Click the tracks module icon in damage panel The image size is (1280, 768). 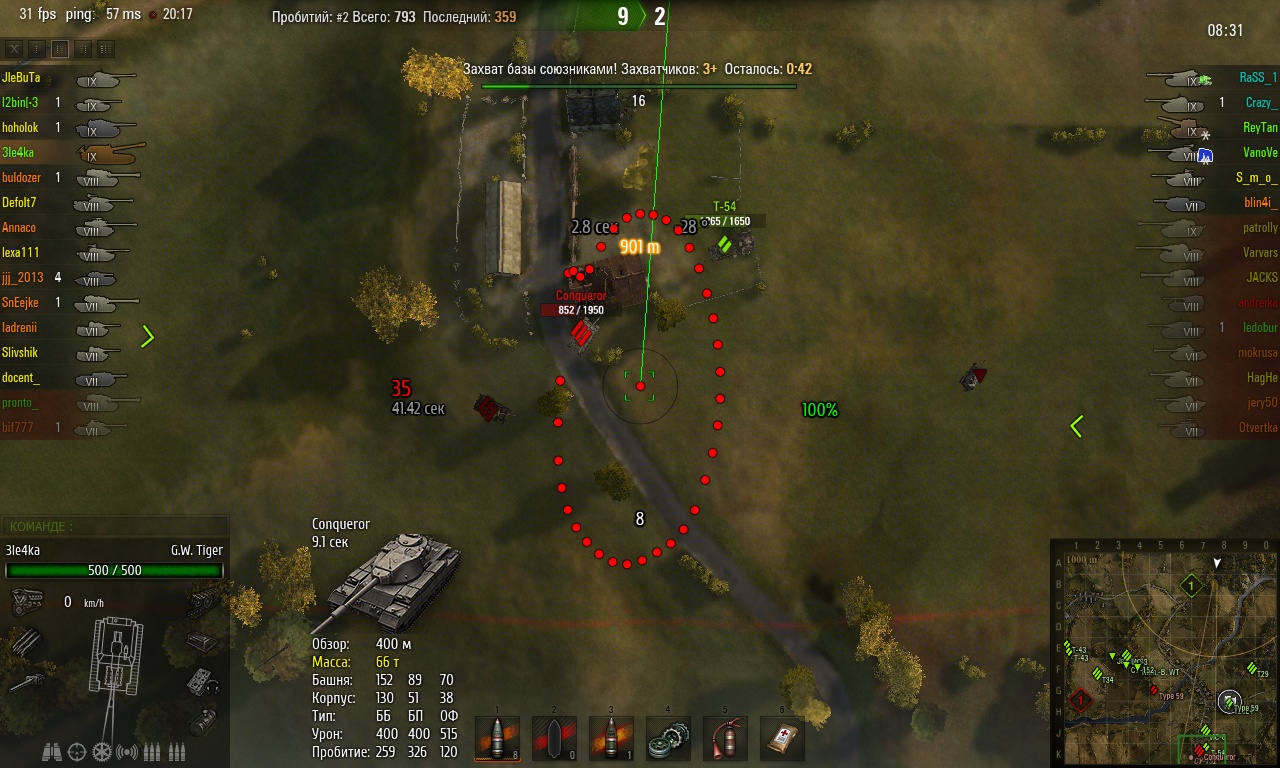(x=204, y=598)
